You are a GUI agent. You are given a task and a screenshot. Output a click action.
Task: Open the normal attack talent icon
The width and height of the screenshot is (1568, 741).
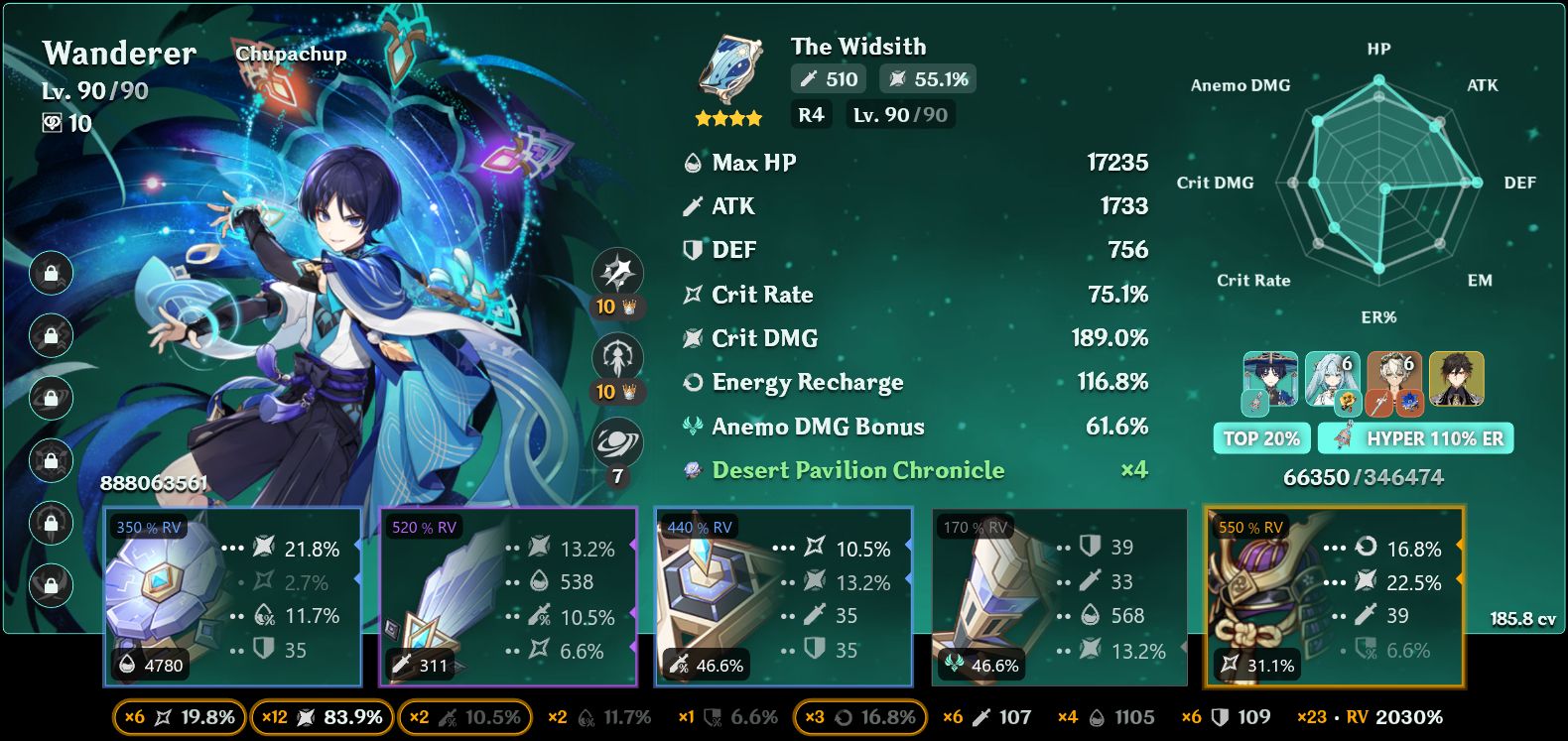(x=617, y=273)
